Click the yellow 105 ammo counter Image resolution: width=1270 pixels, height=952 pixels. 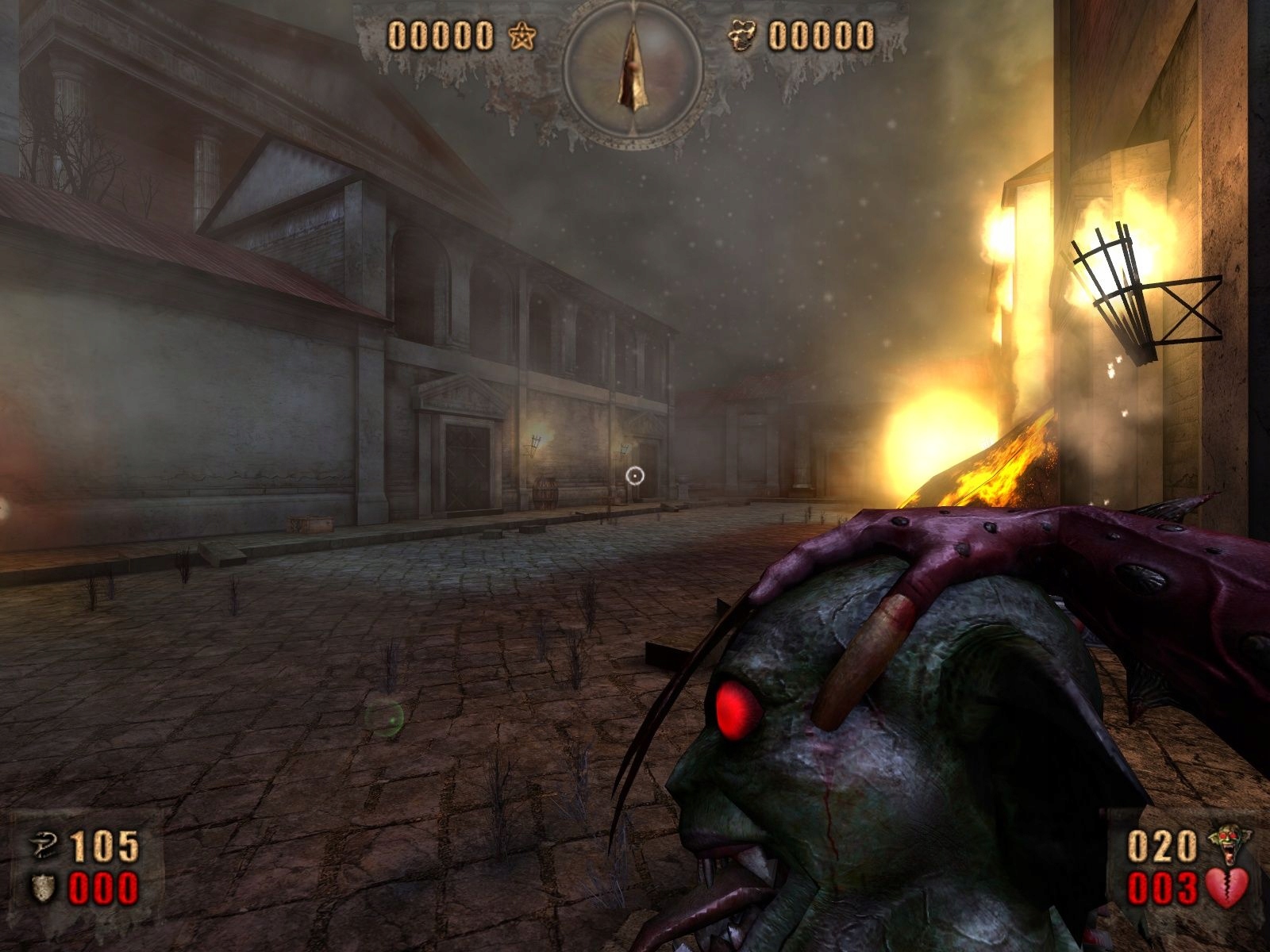click(x=103, y=845)
